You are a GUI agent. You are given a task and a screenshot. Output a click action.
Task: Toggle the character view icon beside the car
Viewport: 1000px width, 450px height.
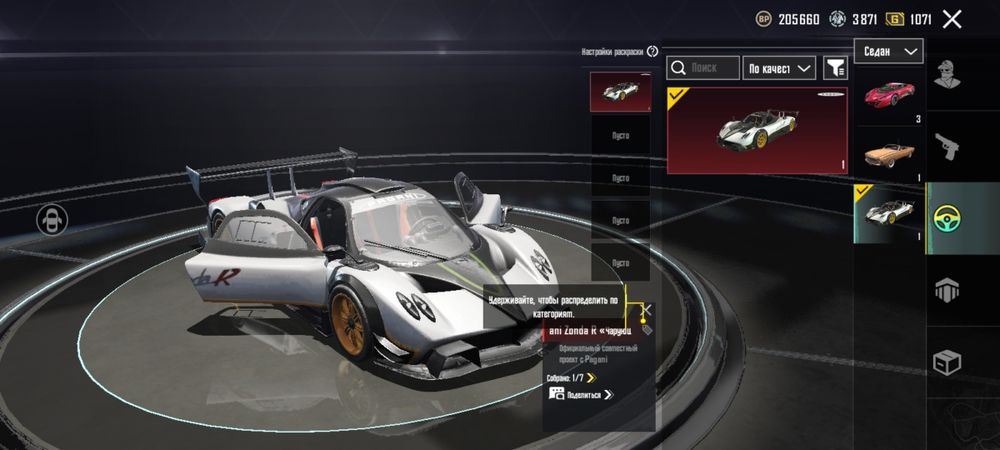[x=50, y=220]
